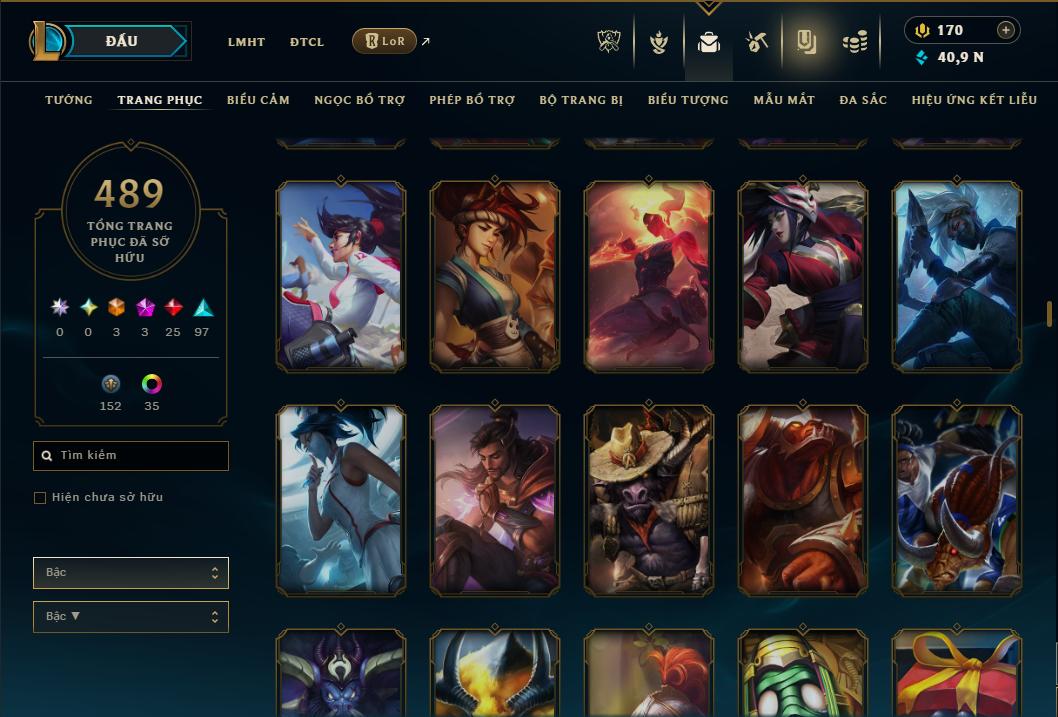The image size is (1058, 717).
Task: Switch to the BIỂU CẢM tab
Action: tap(258, 100)
